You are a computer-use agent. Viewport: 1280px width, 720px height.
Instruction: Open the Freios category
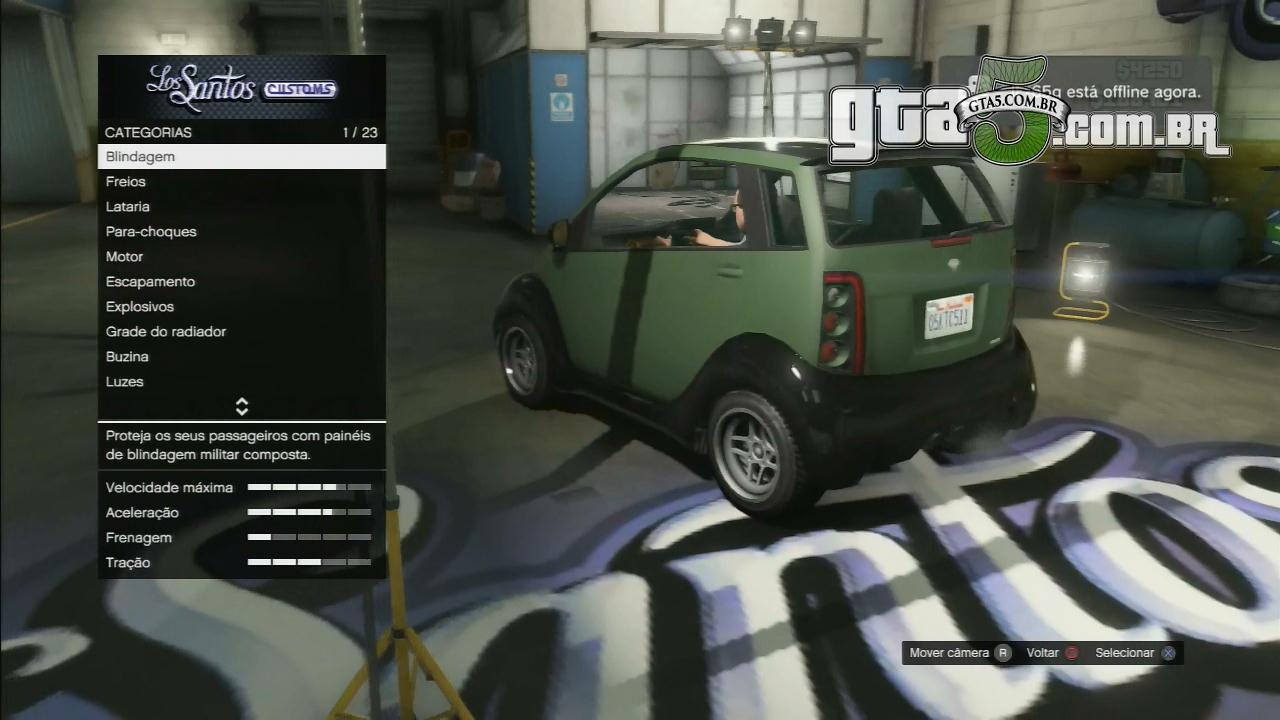pyautogui.click(x=241, y=182)
